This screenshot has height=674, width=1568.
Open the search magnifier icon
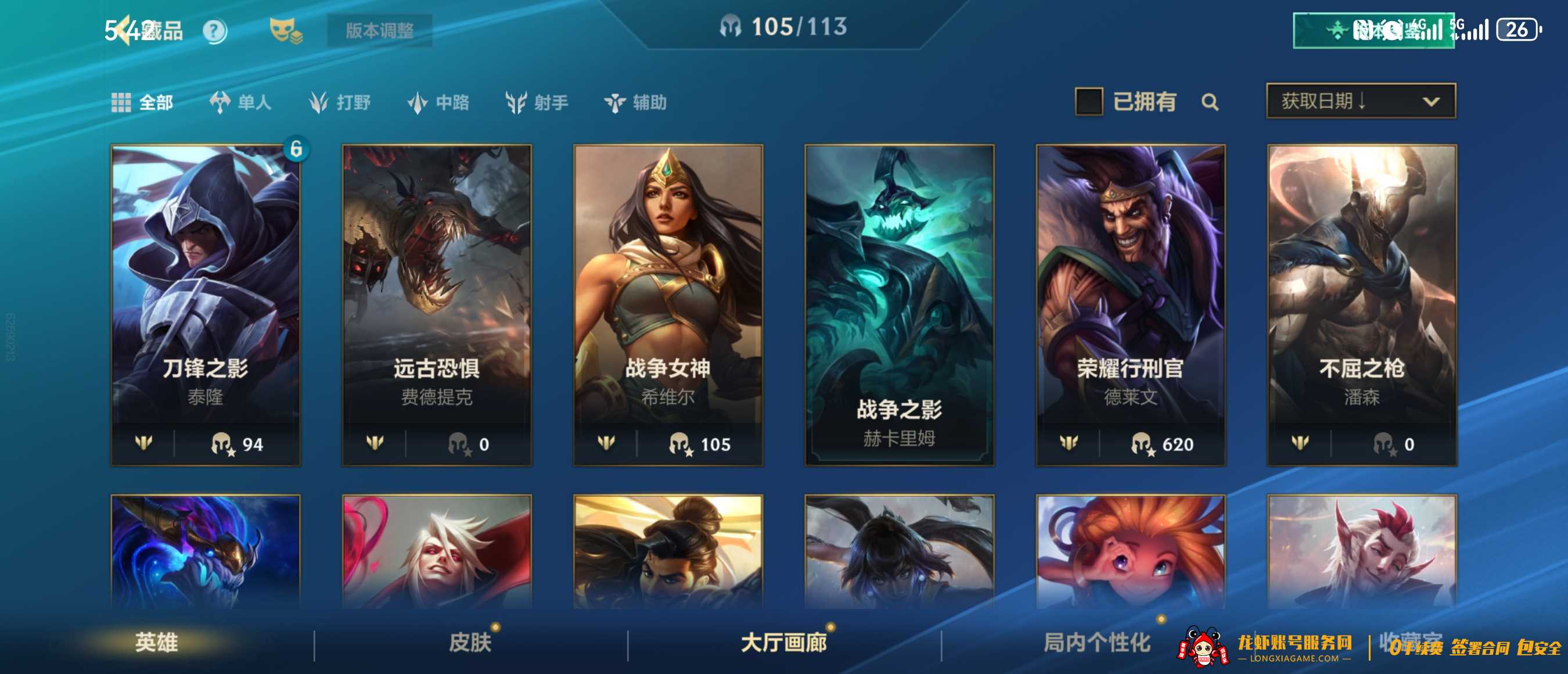pos(1211,102)
